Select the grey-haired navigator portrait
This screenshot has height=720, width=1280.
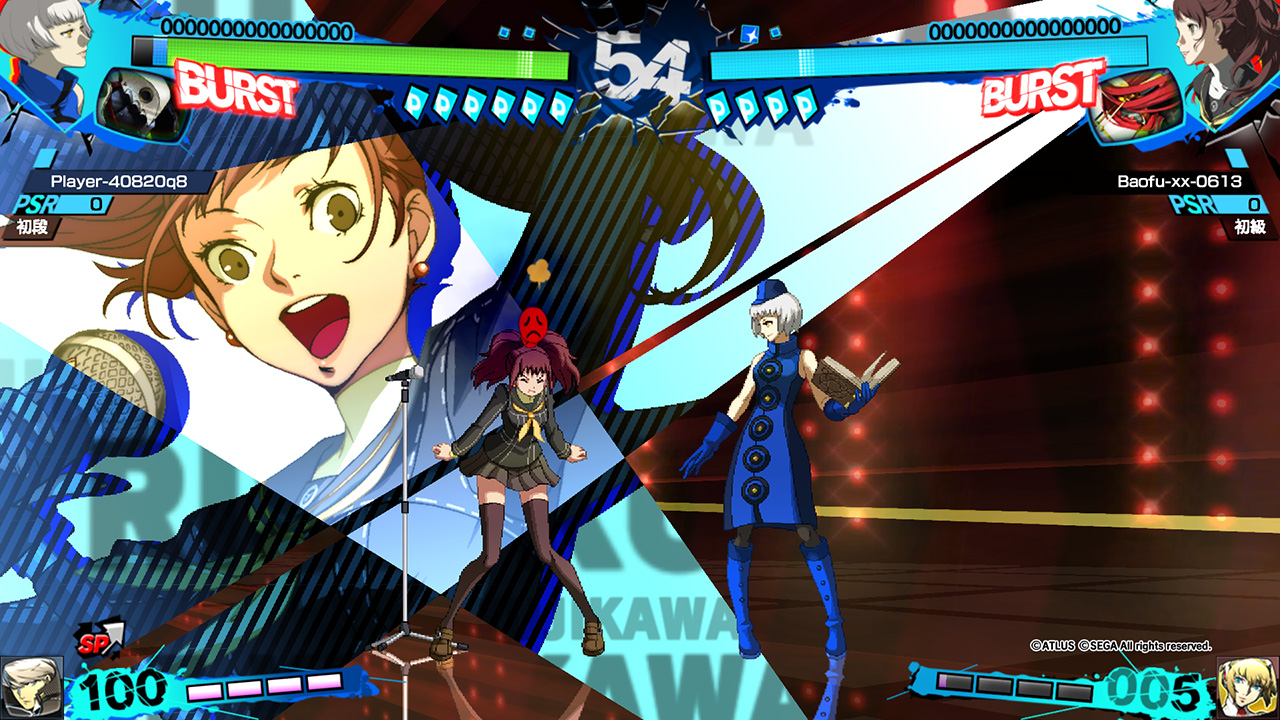[30, 688]
